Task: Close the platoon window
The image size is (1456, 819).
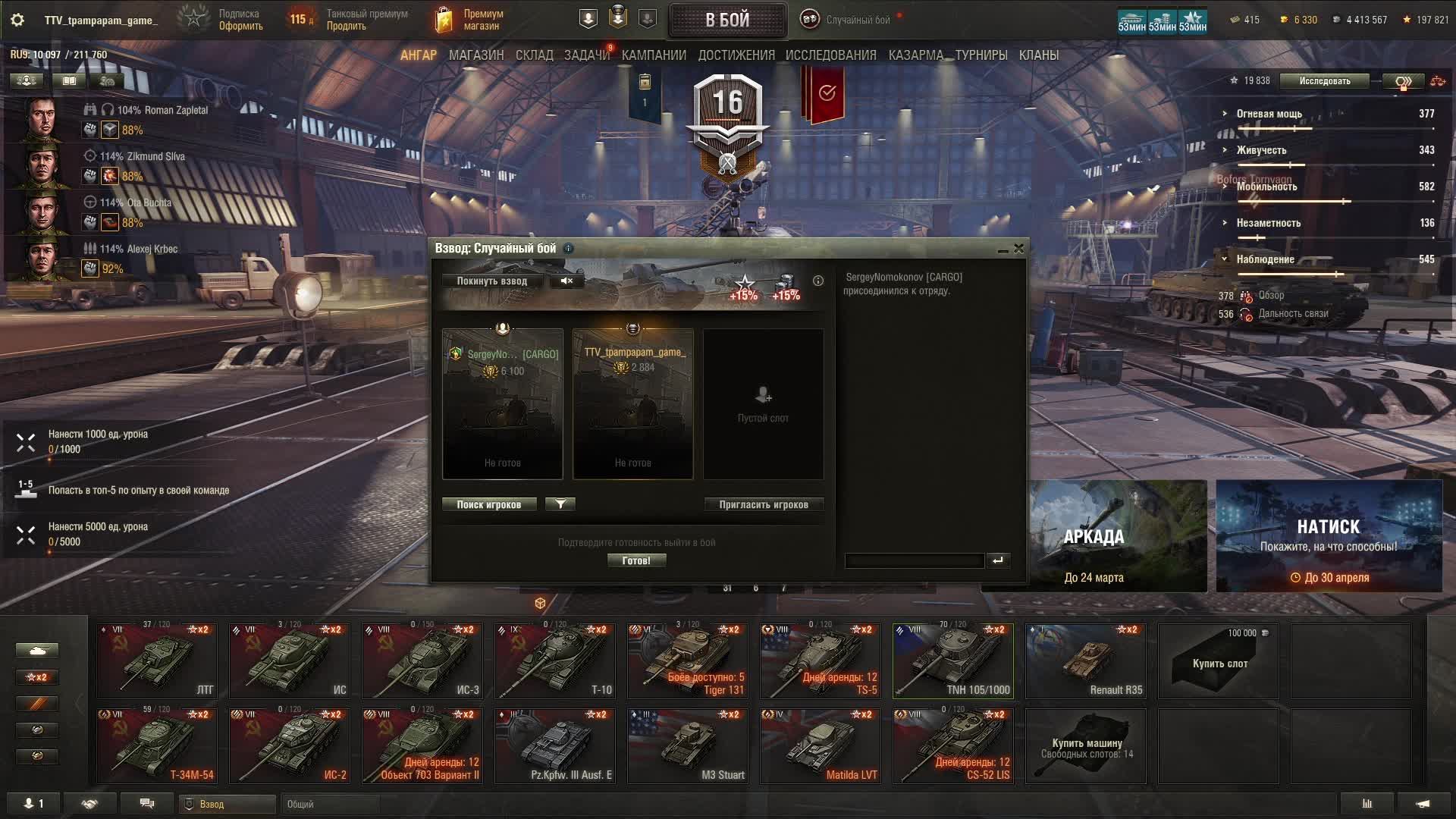Action: [1019, 248]
